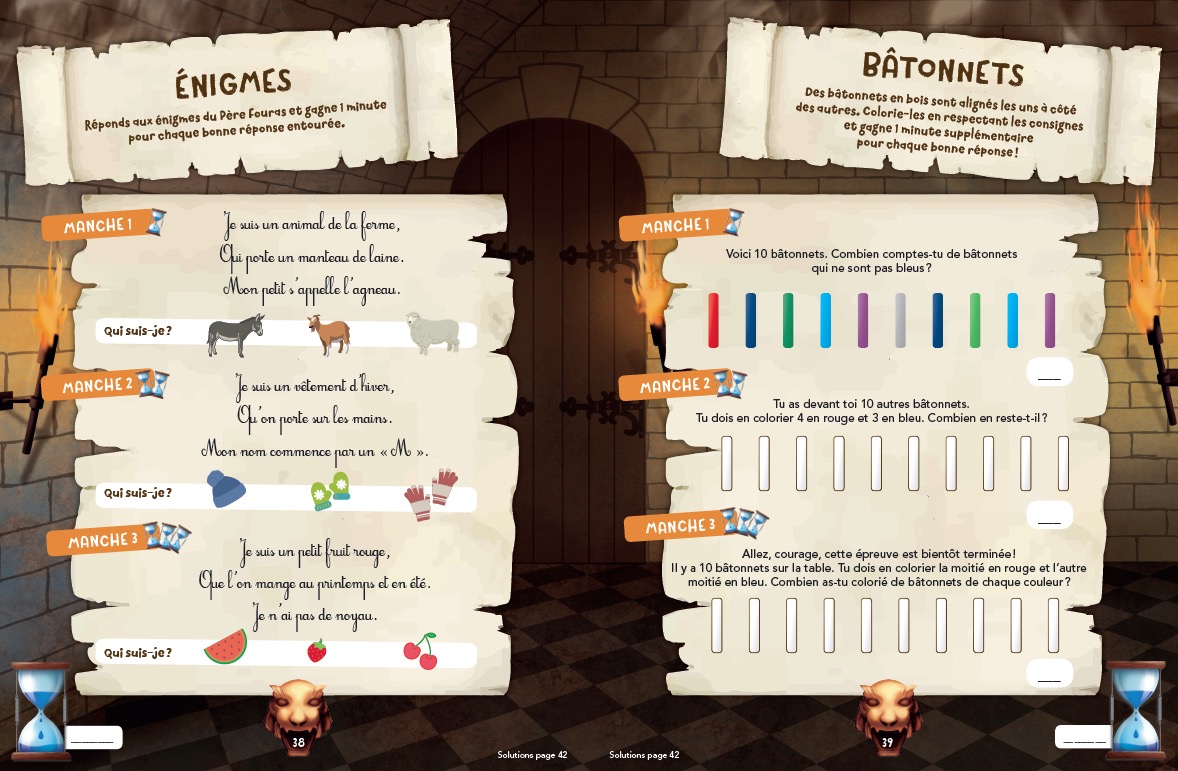
Task: Click the Manche 3 bâtonnets answer blank
Action: pyautogui.click(x=1049, y=673)
